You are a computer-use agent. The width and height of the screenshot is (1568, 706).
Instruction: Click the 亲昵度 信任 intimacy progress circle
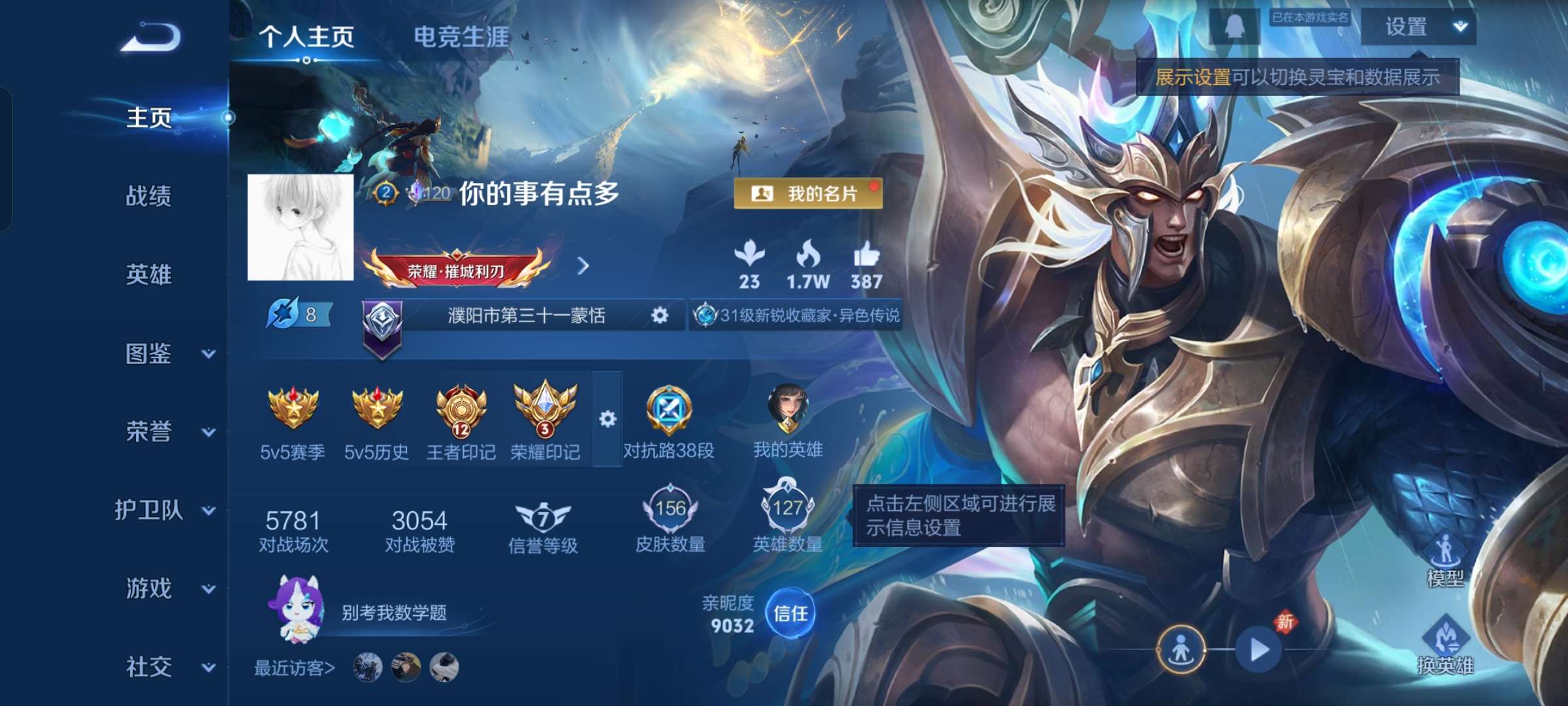791,613
